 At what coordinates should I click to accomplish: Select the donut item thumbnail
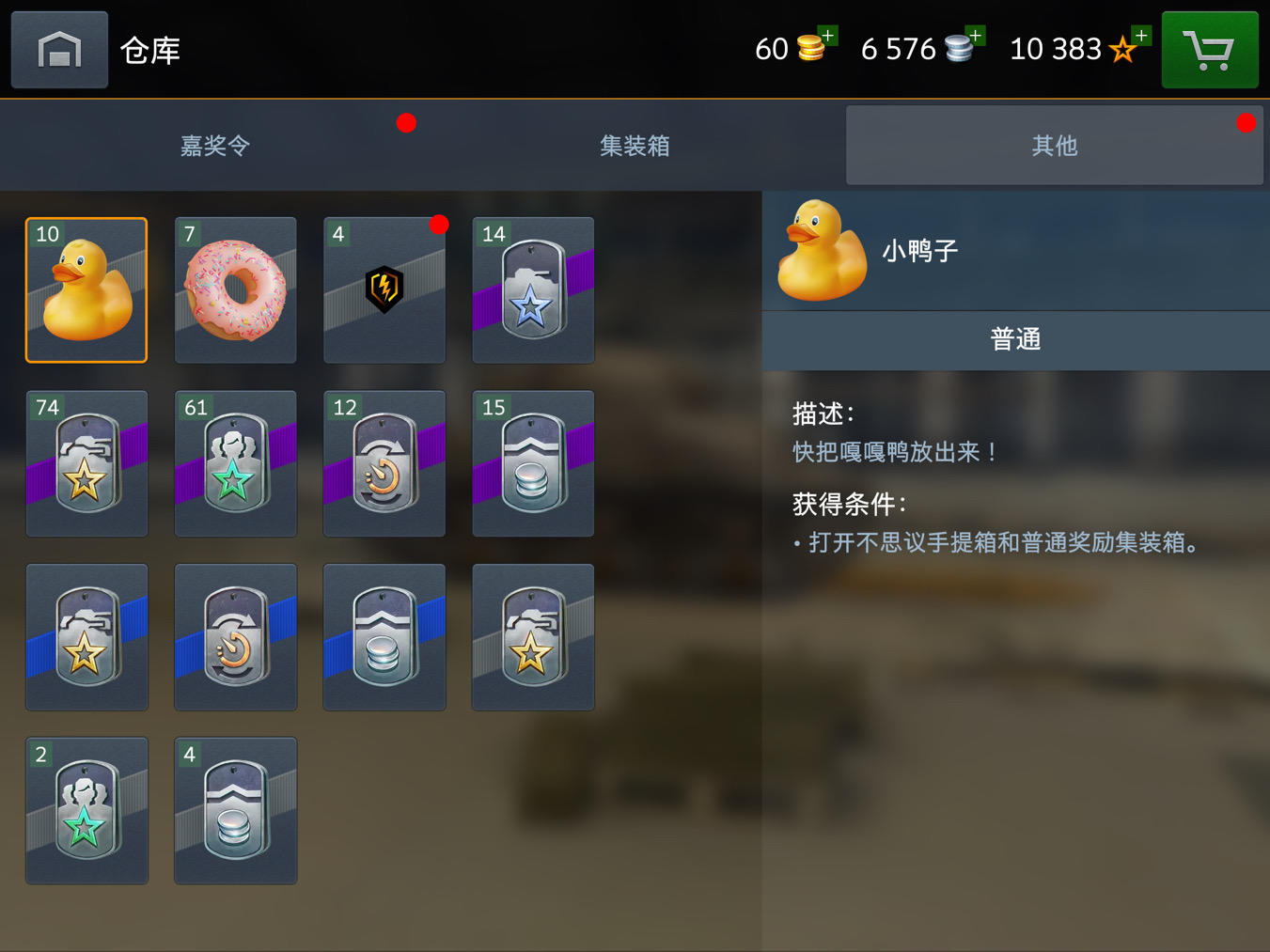[x=234, y=289]
